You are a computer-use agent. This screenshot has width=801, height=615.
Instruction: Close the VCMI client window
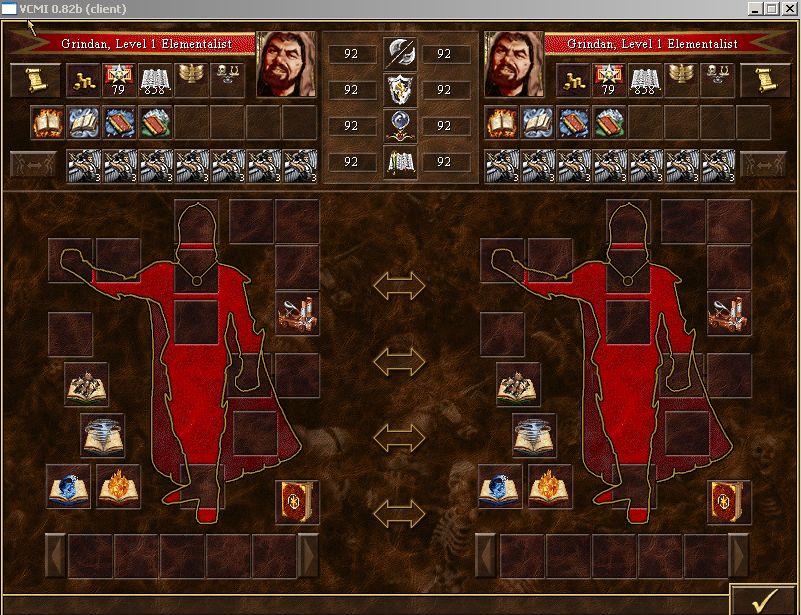pyautogui.click(x=789, y=9)
